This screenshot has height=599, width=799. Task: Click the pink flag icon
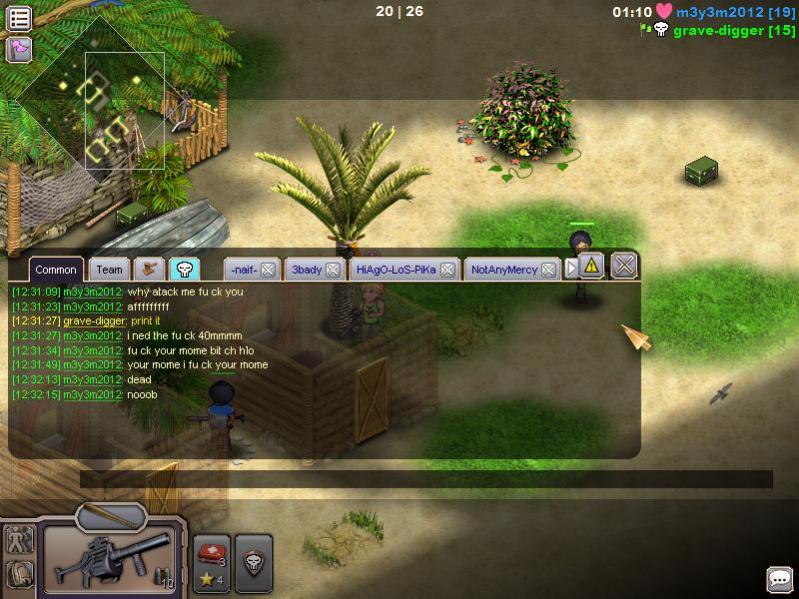19,48
